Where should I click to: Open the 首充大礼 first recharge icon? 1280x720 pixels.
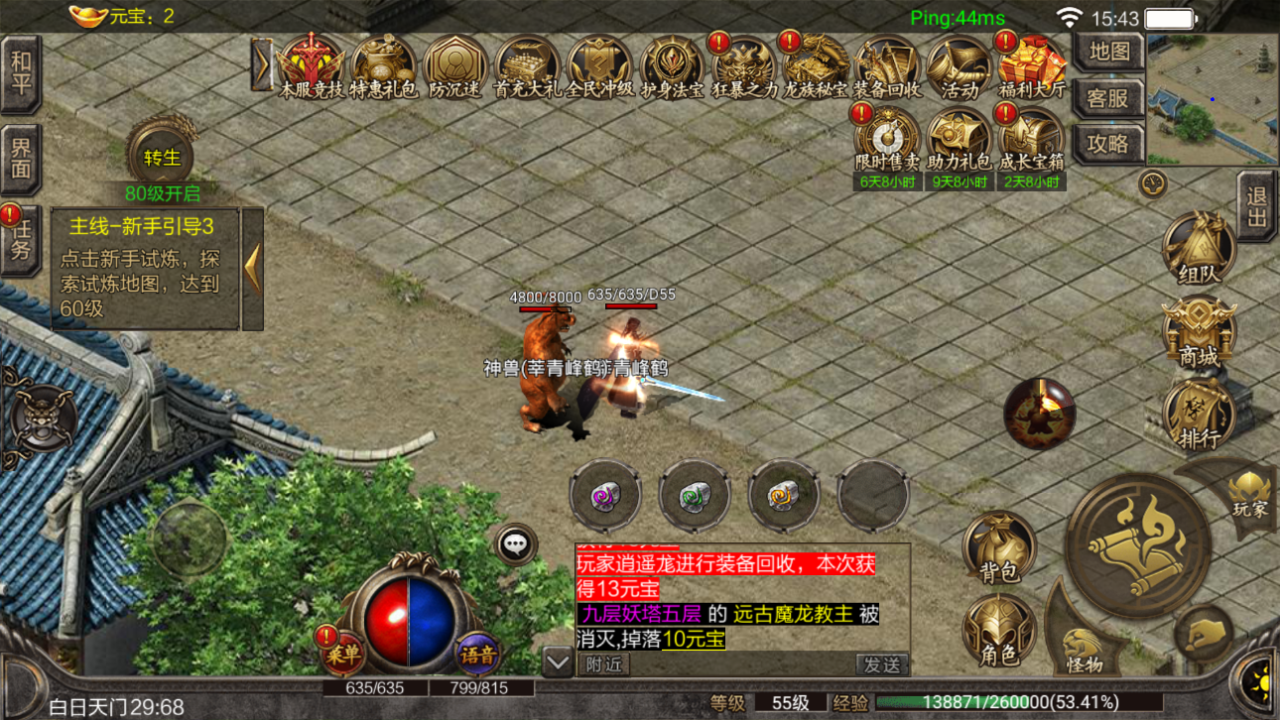(527, 65)
